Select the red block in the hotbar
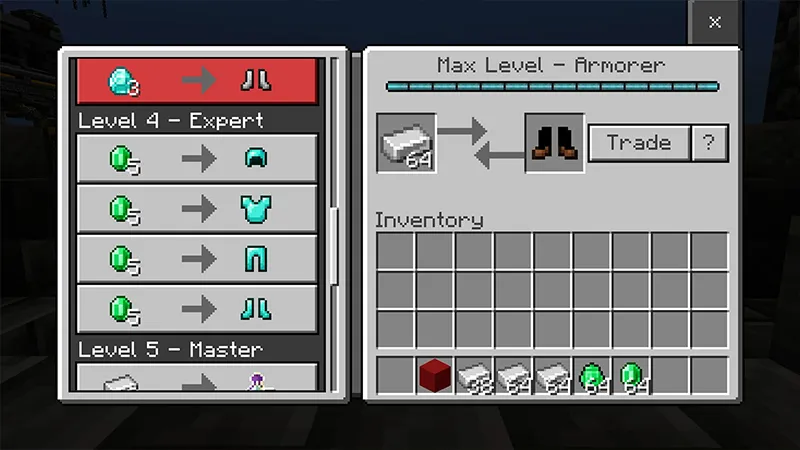Viewport: 800px width, 450px height. coord(434,375)
